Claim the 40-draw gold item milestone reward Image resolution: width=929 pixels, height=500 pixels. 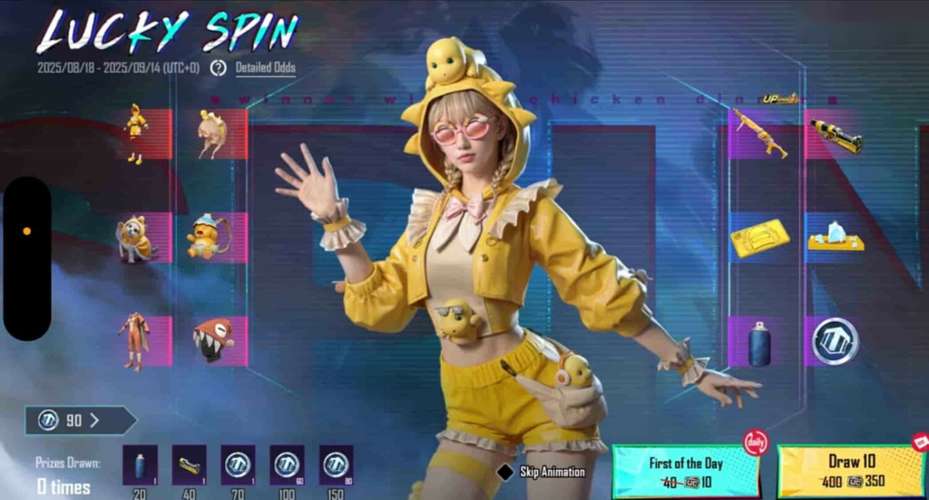coord(189,466)
